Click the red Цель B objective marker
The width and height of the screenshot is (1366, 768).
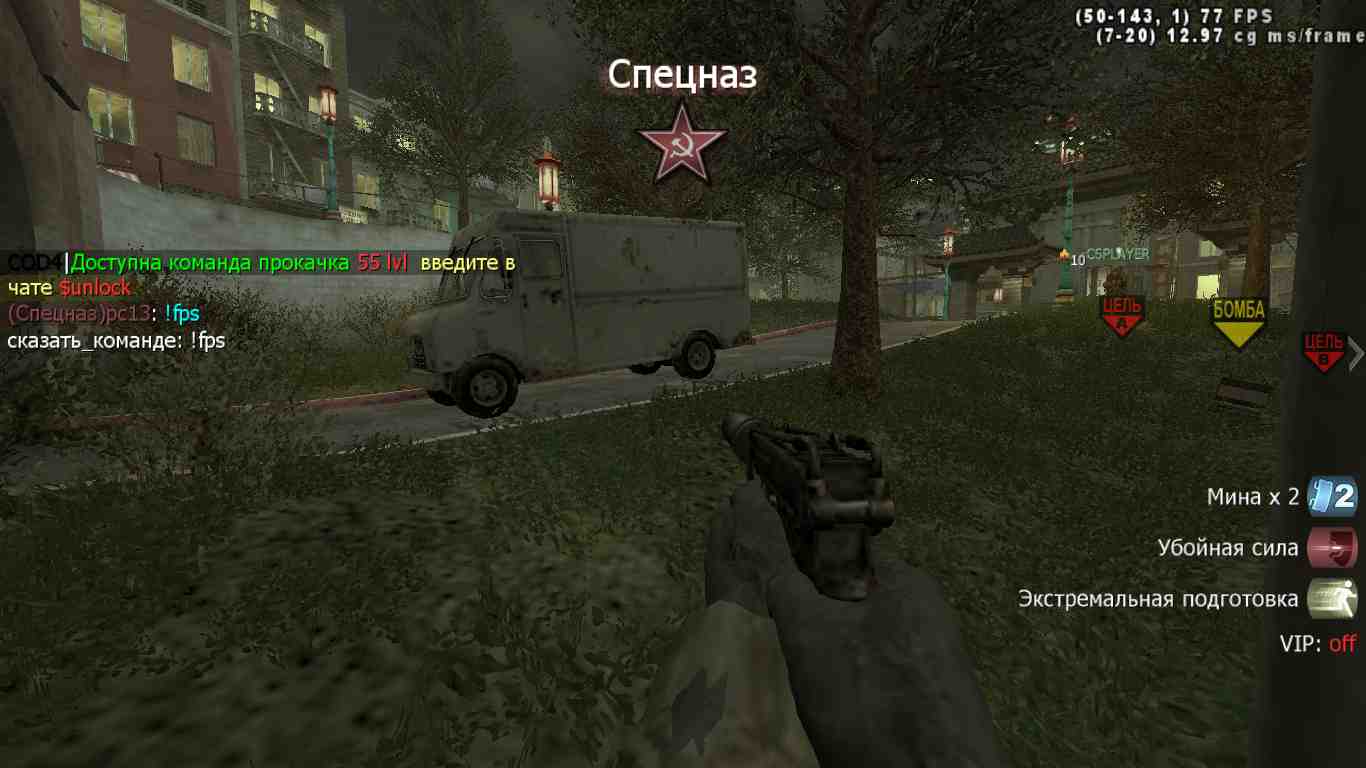coord(1324,352)
